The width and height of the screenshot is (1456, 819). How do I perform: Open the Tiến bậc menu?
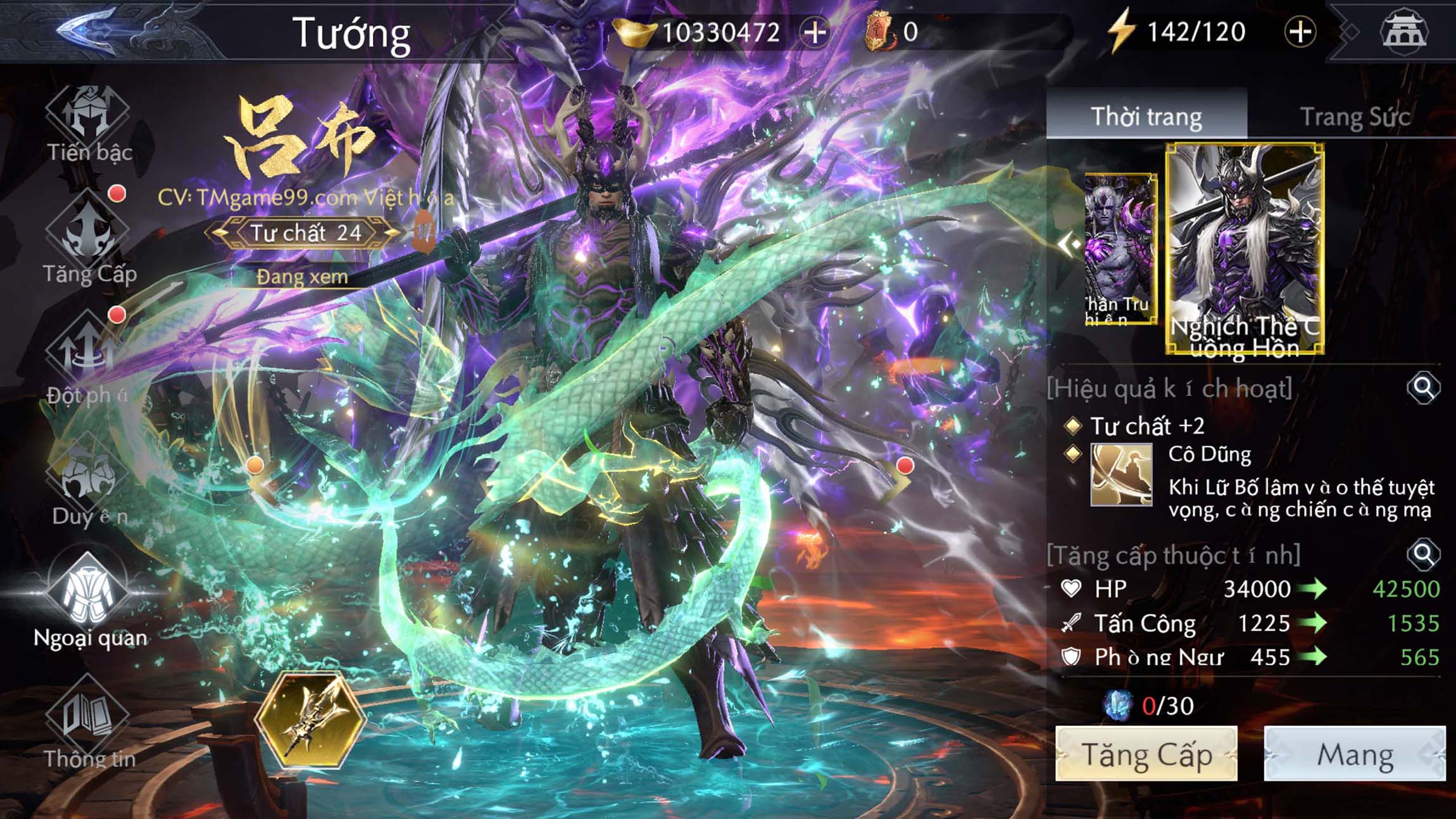click(89, 125)
